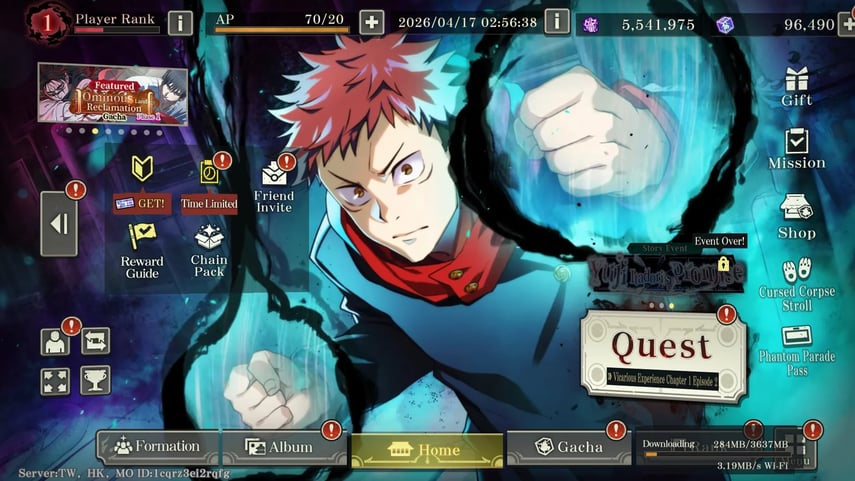This screenshot has width=855, height=481.
Task: Open the Album tab
Action: pos(280,447)
